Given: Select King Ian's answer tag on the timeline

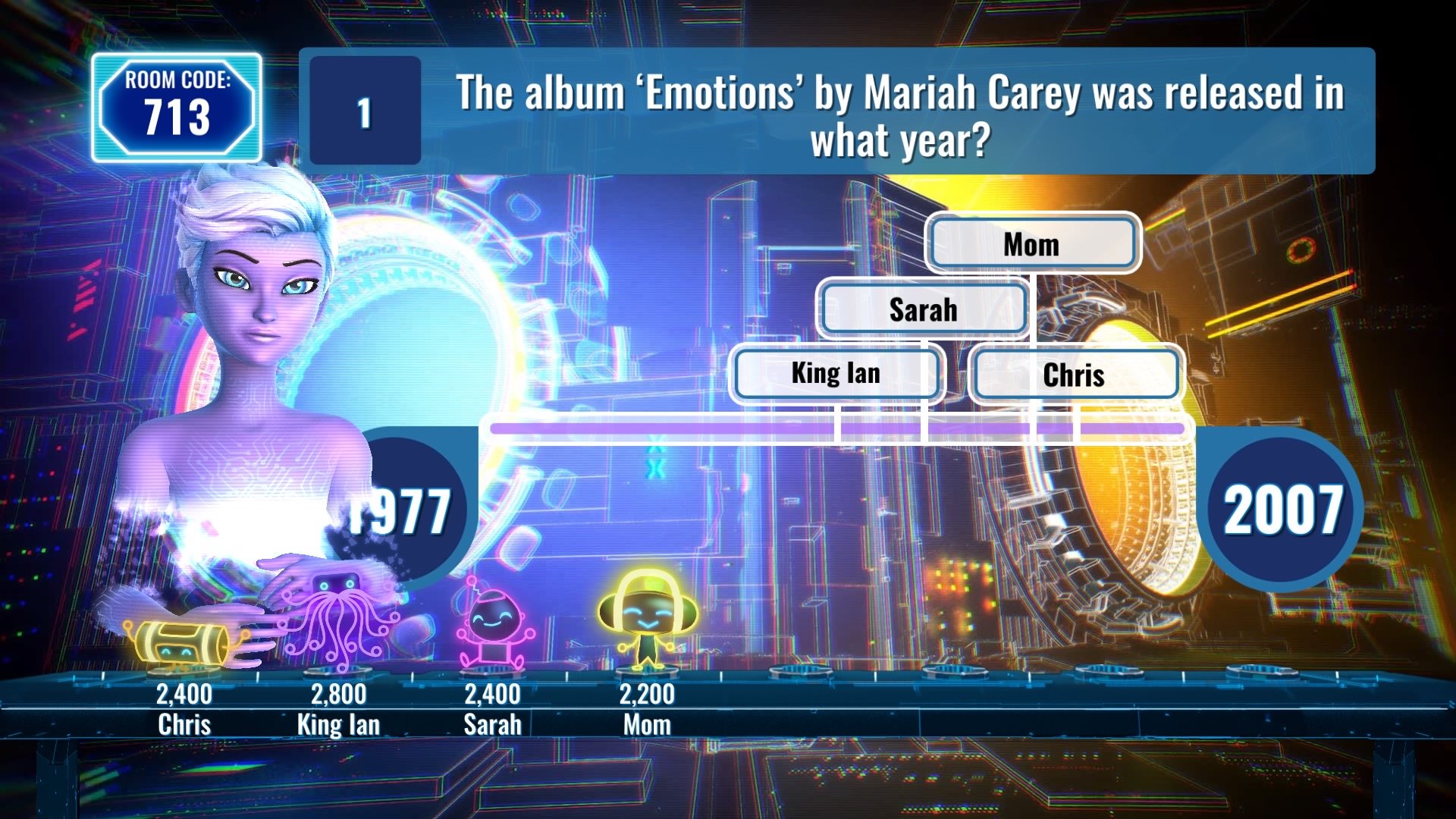Looking at the screenshot, I should pos(836,373).
